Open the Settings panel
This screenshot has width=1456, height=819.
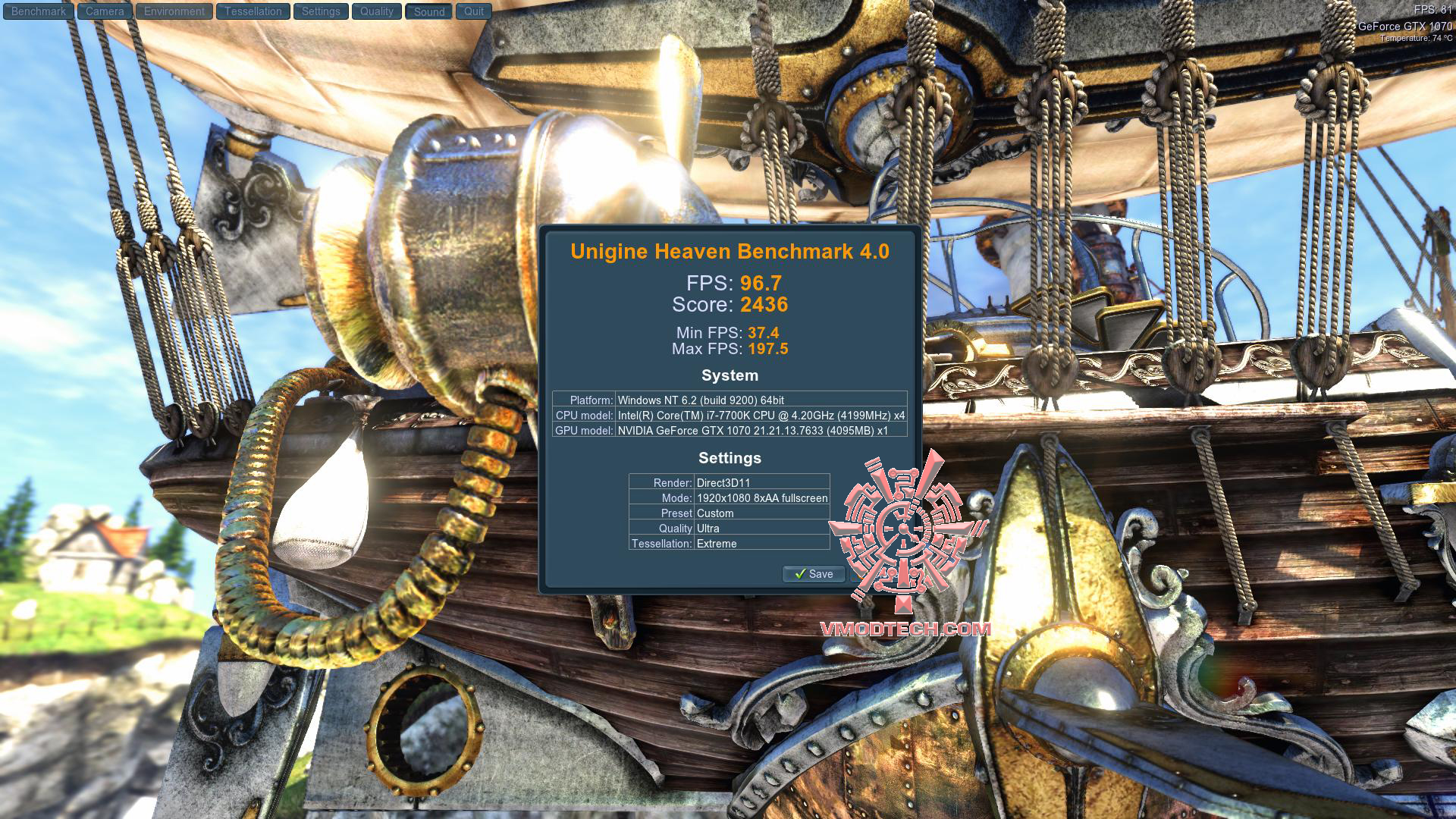click(x=321, y=11)
